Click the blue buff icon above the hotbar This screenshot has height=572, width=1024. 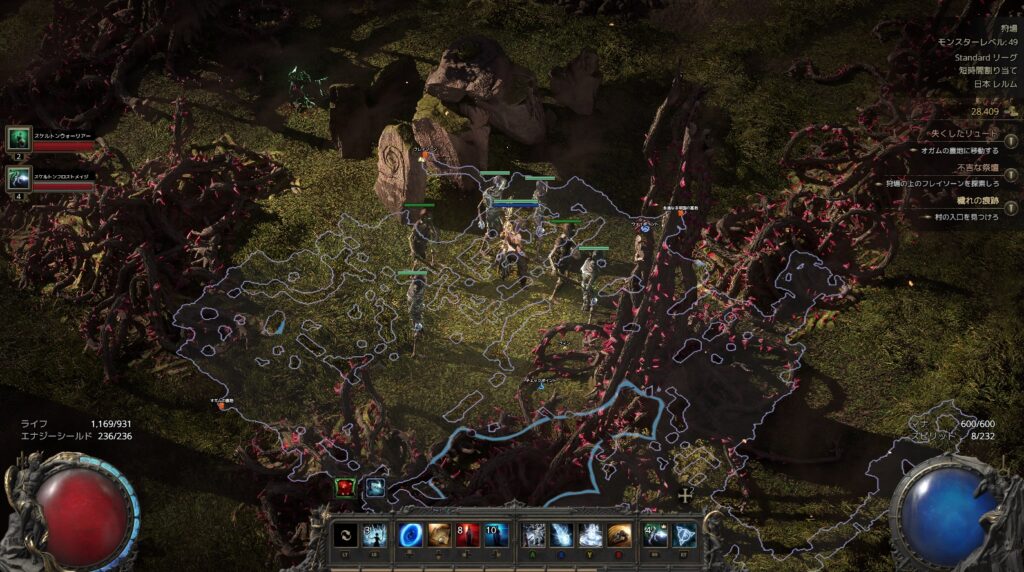click(x=375, y=487)
